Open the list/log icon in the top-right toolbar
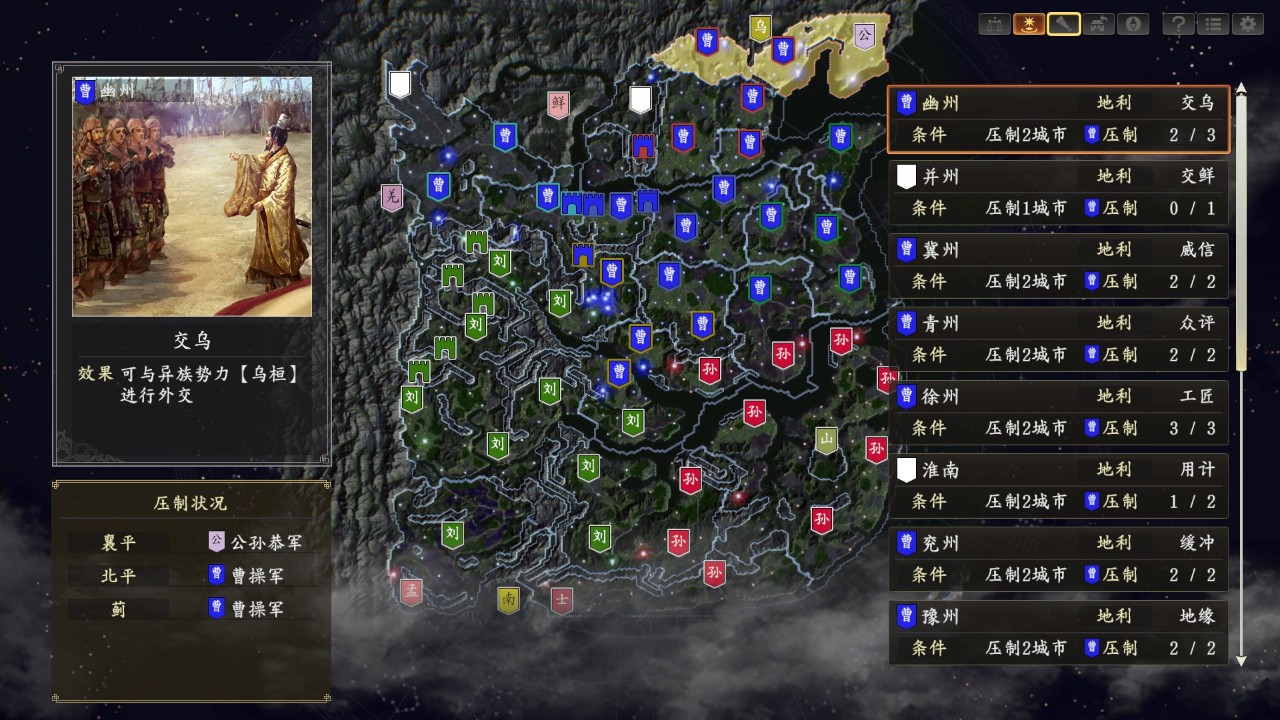The image size is (1280, 720). 1211,24
